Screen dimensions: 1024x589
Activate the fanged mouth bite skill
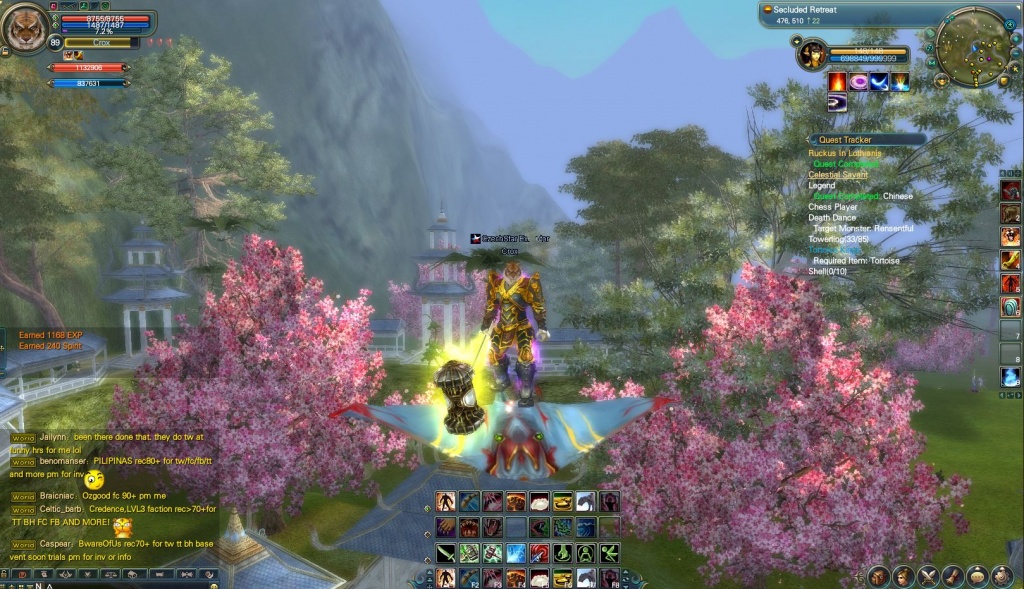click(469, 527)
